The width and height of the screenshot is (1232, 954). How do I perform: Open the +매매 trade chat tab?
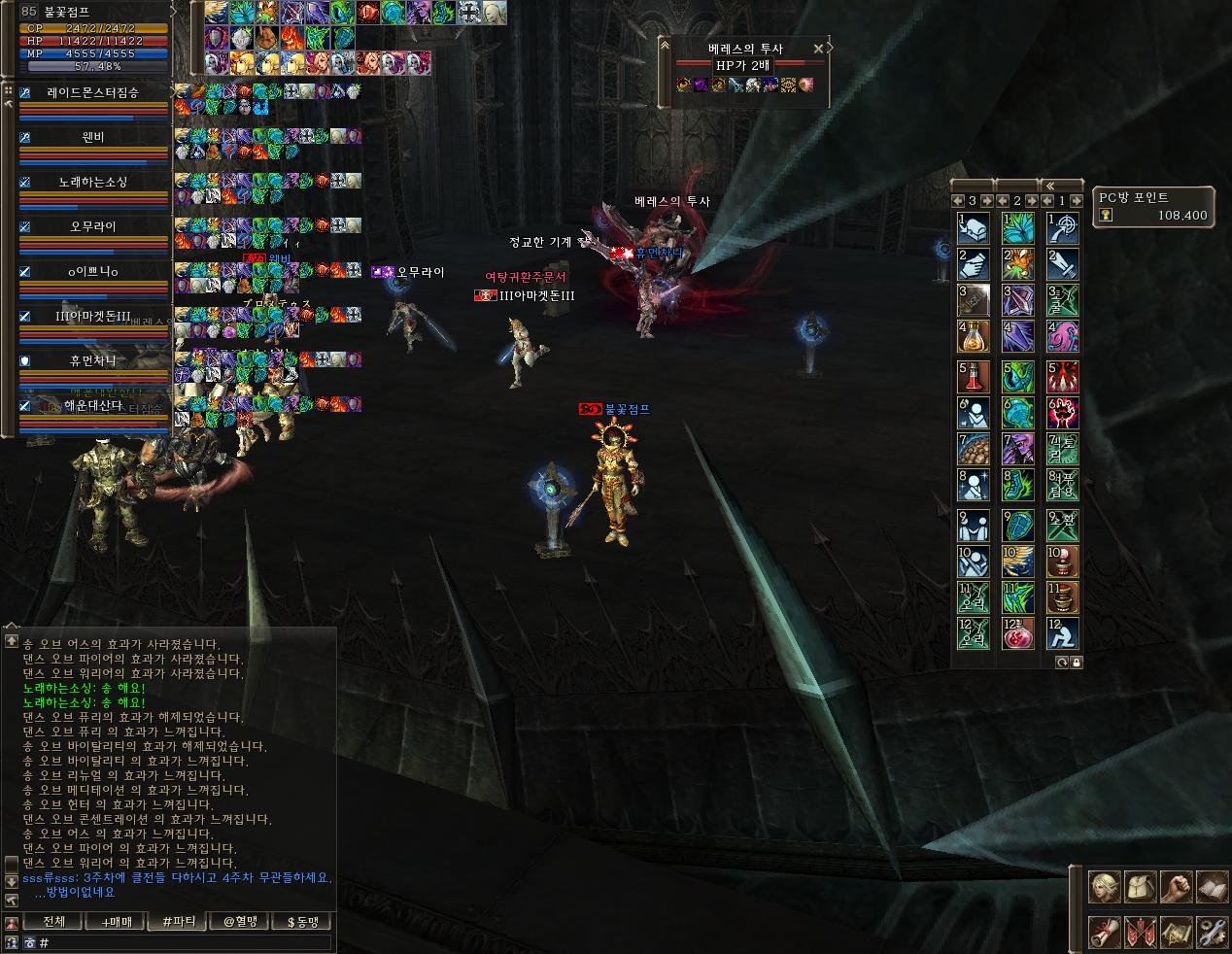pos(116,921)
